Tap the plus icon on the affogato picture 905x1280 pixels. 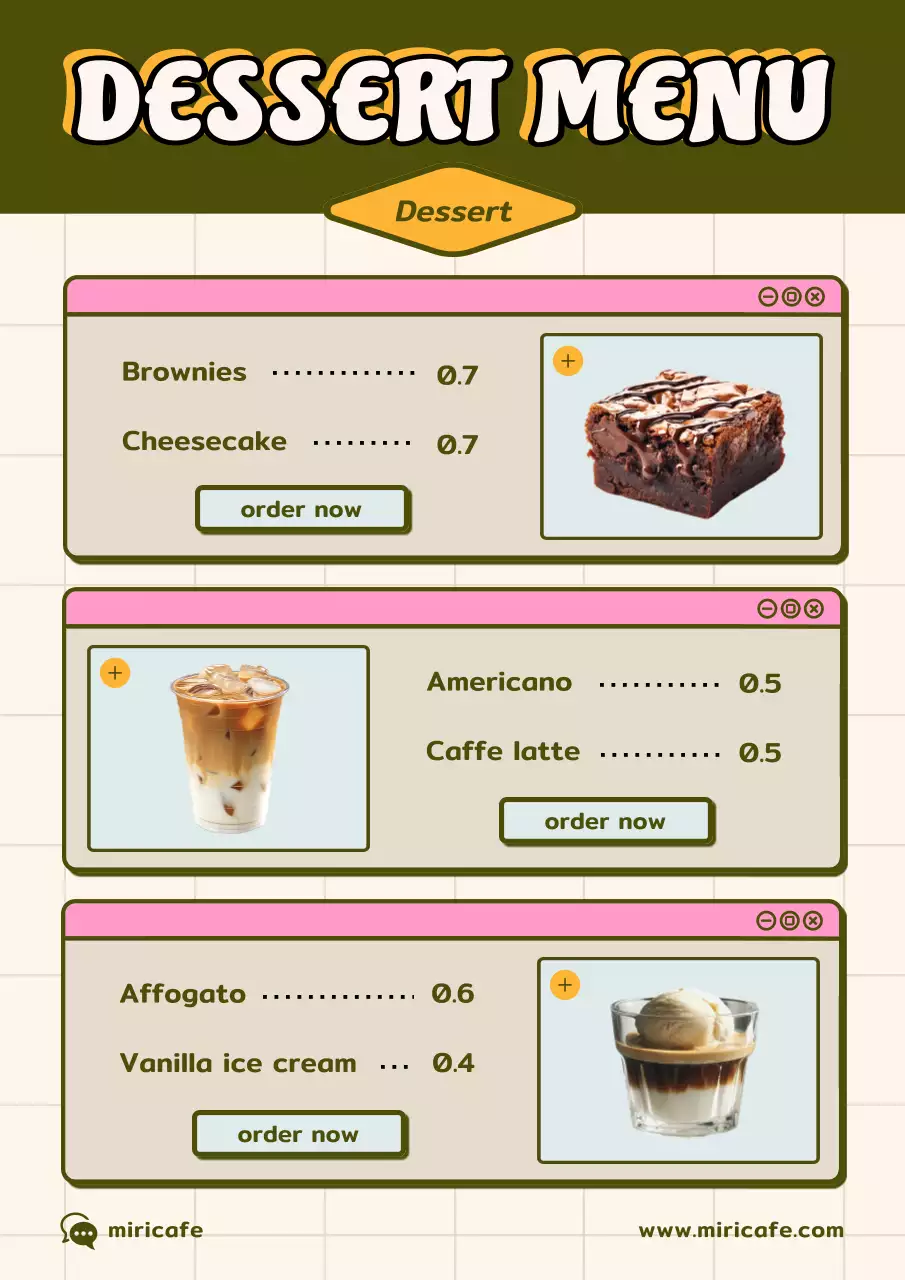[x=565, y=985]
